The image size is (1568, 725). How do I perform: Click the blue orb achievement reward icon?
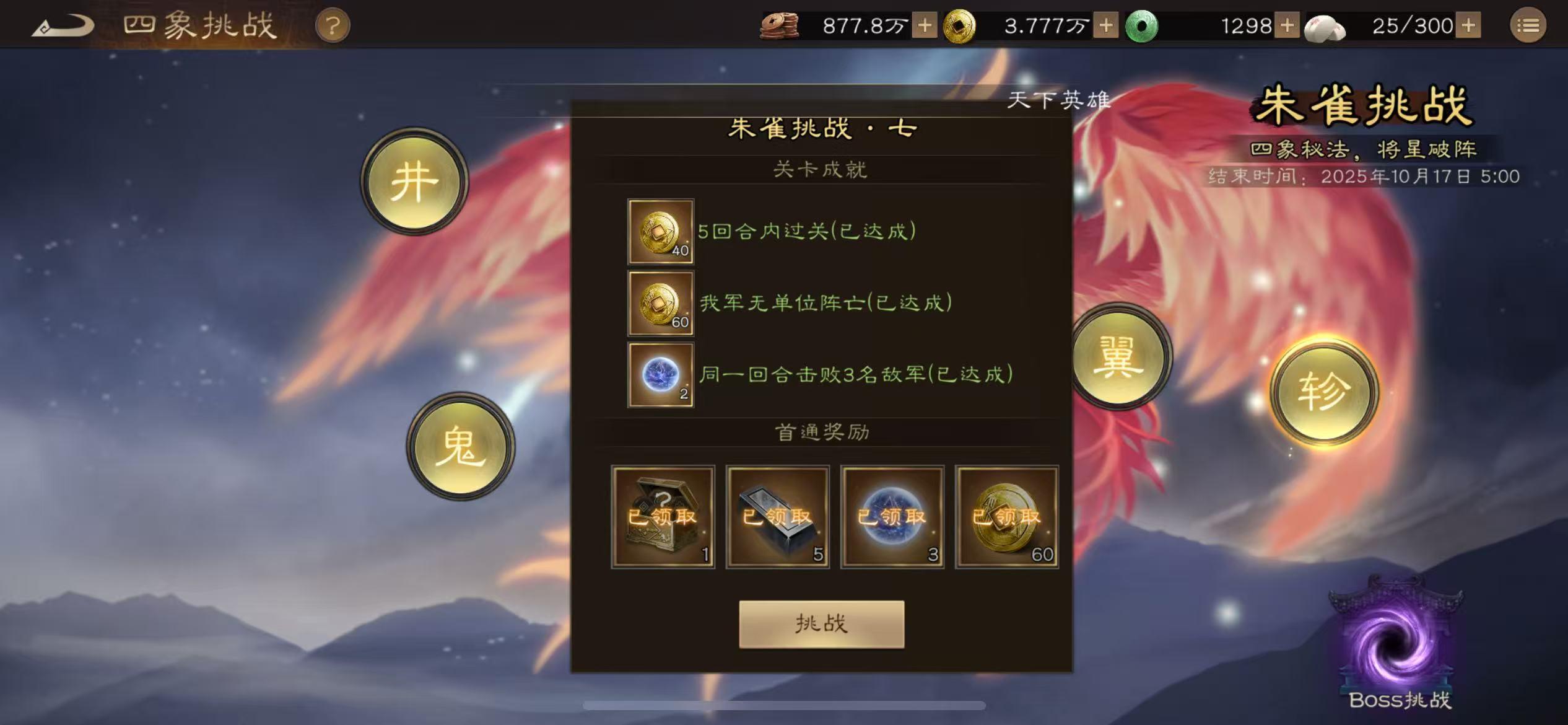point(660,375)
